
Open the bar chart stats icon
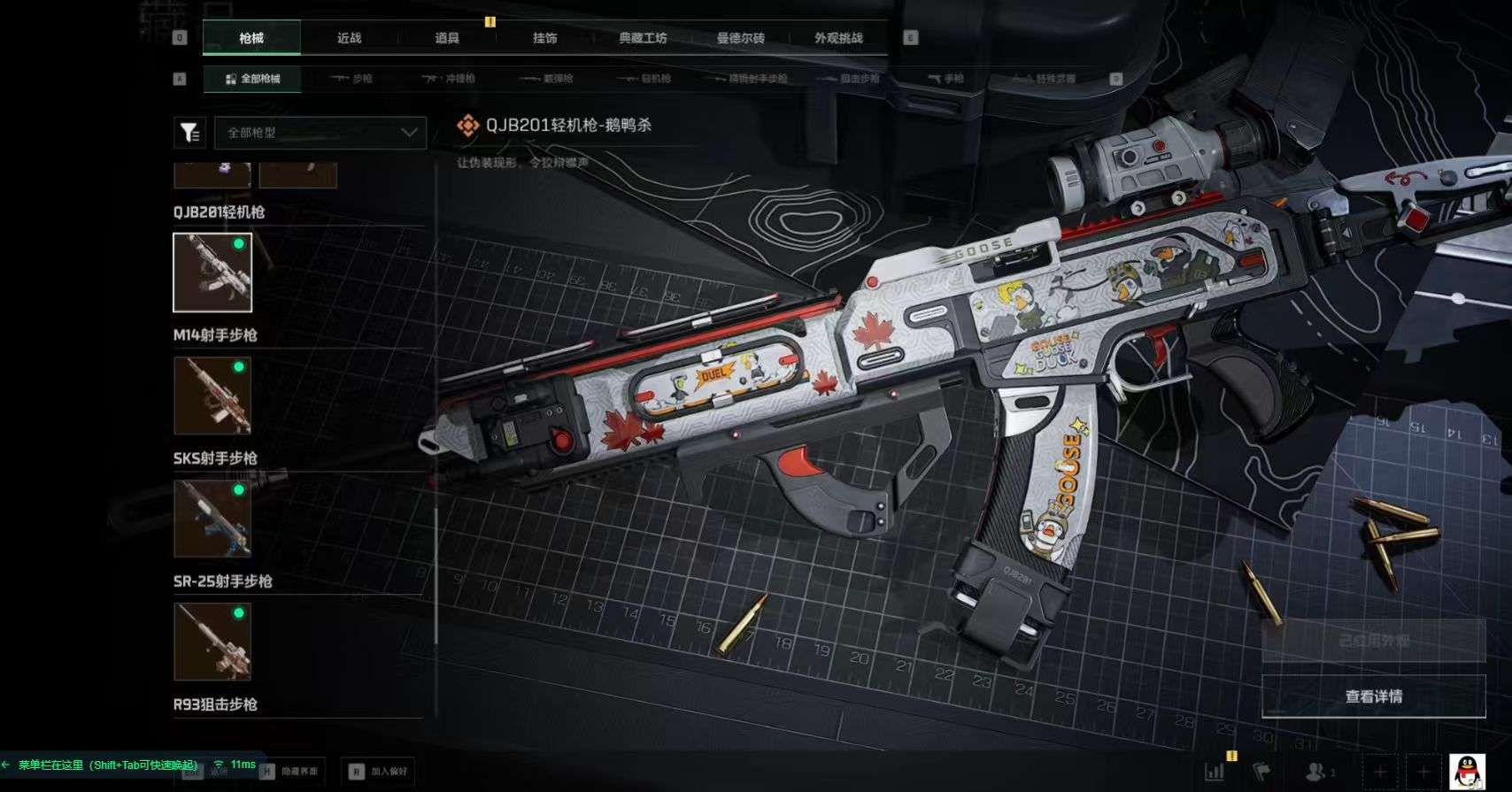[1215, 772]
